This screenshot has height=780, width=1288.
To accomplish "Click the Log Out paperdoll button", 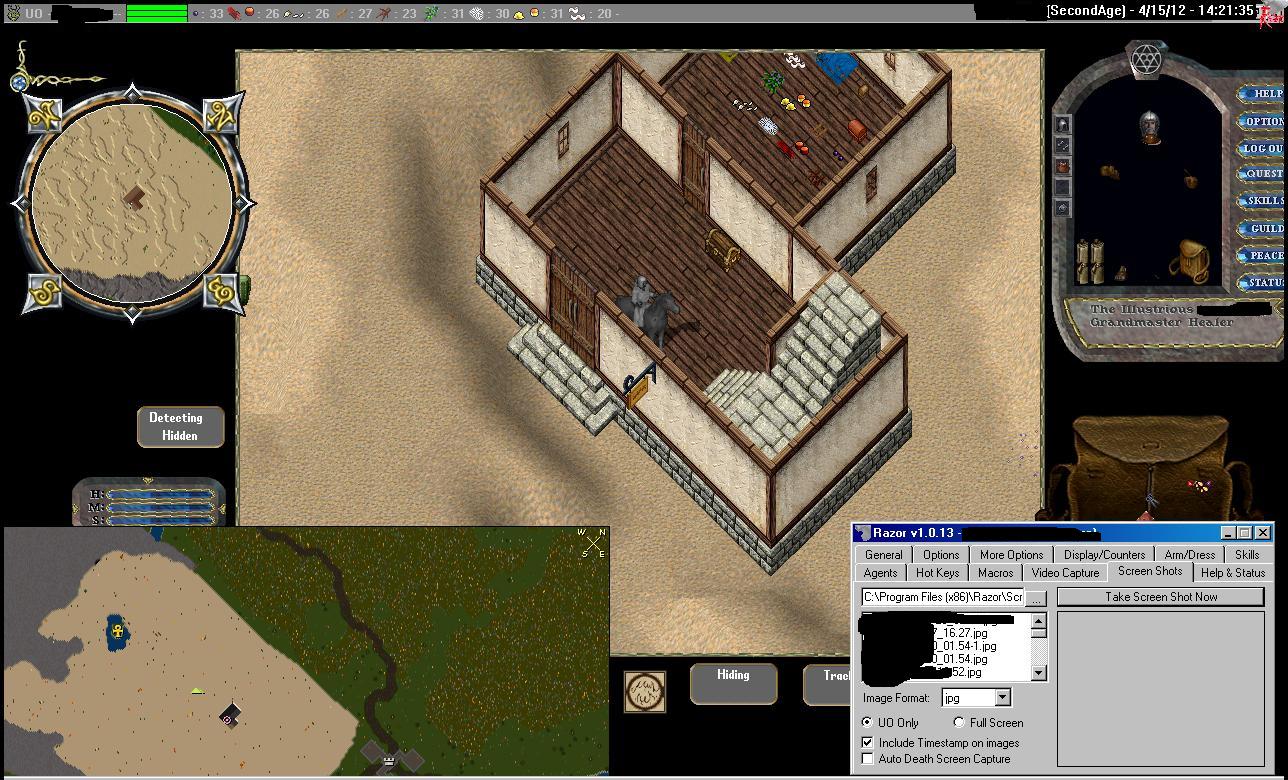I will (x=1262, y=148).
